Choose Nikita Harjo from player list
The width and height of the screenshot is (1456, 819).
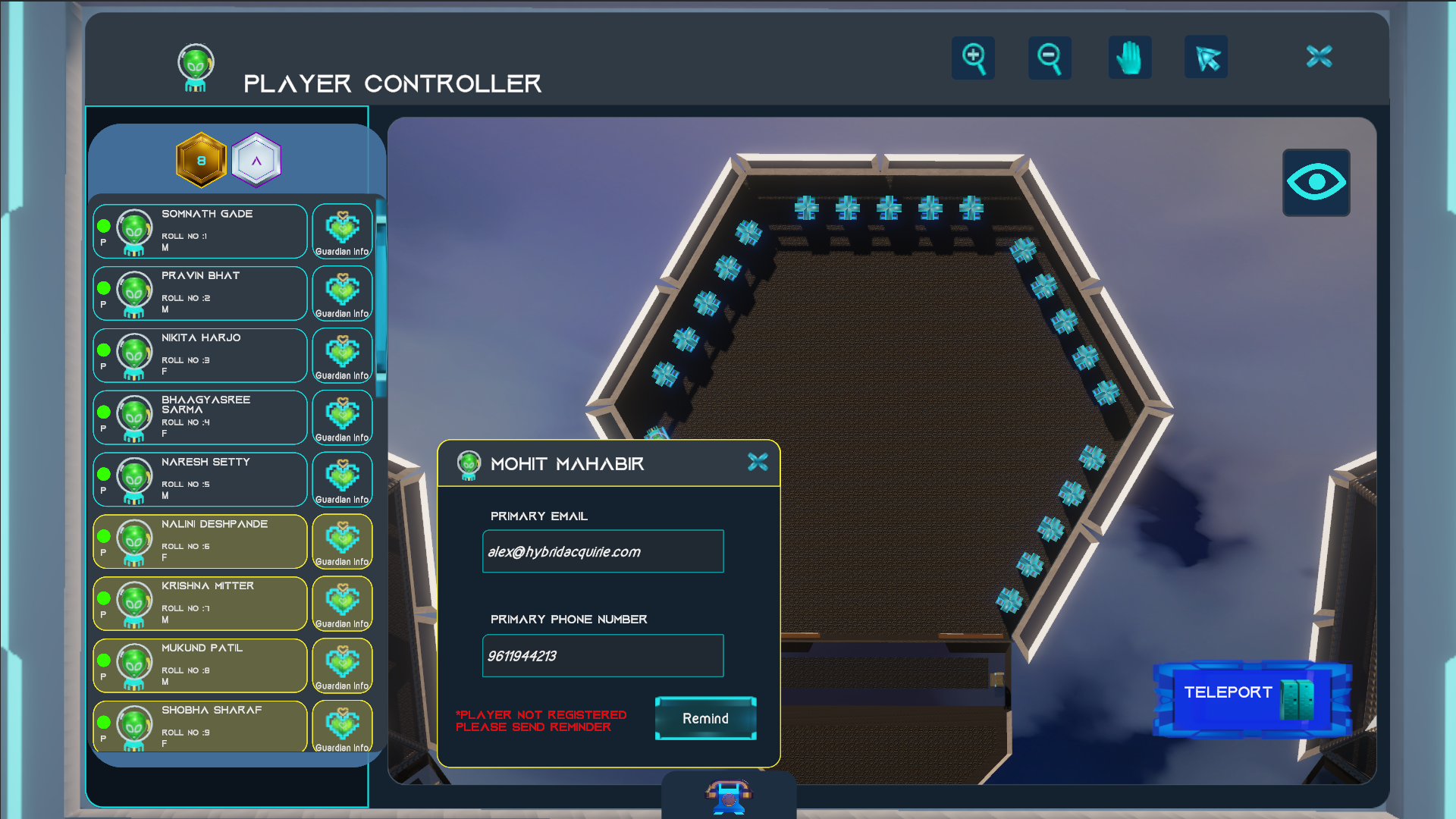(x=200, y=355)
